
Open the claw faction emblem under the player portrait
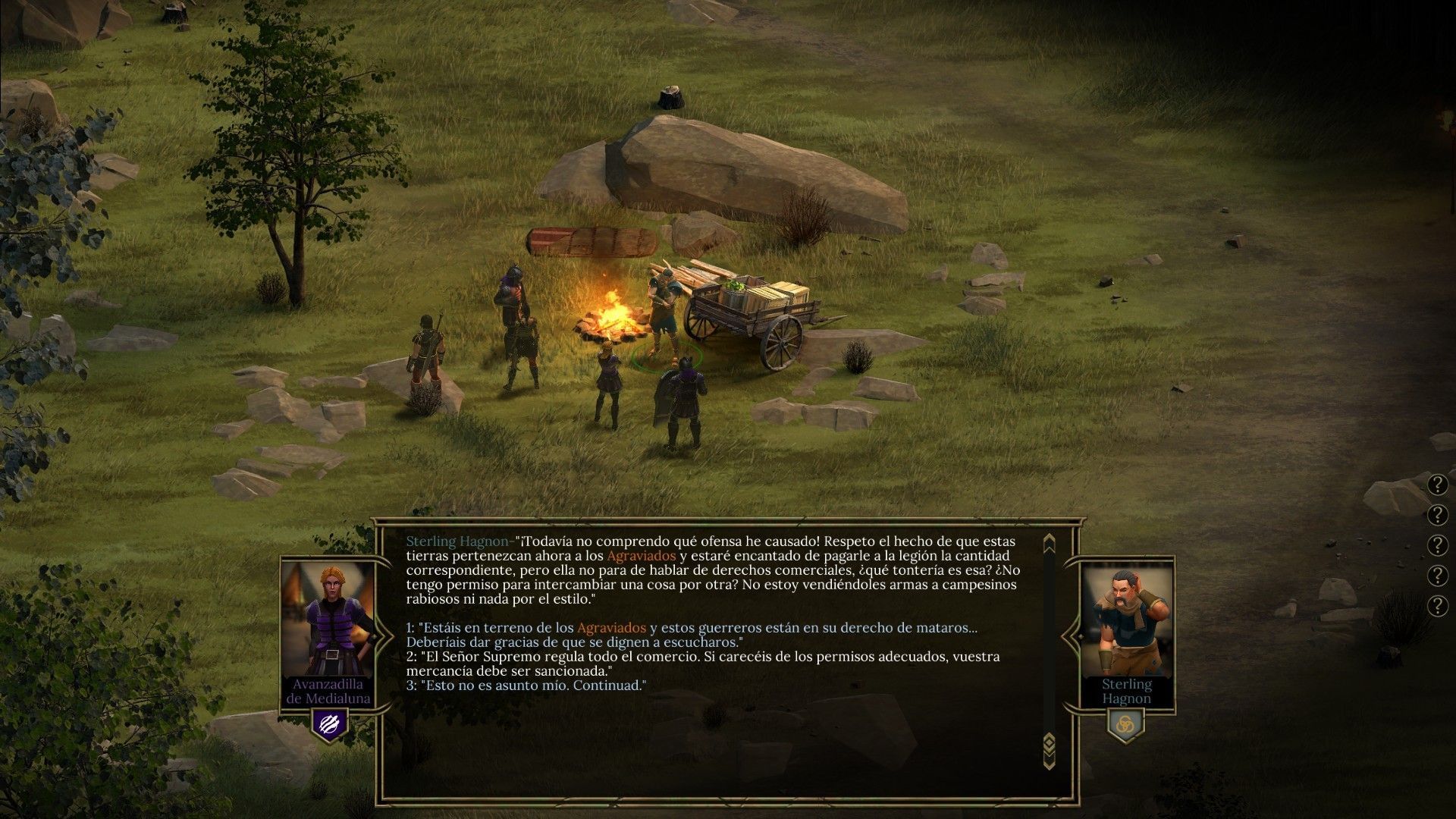(329, 723)
